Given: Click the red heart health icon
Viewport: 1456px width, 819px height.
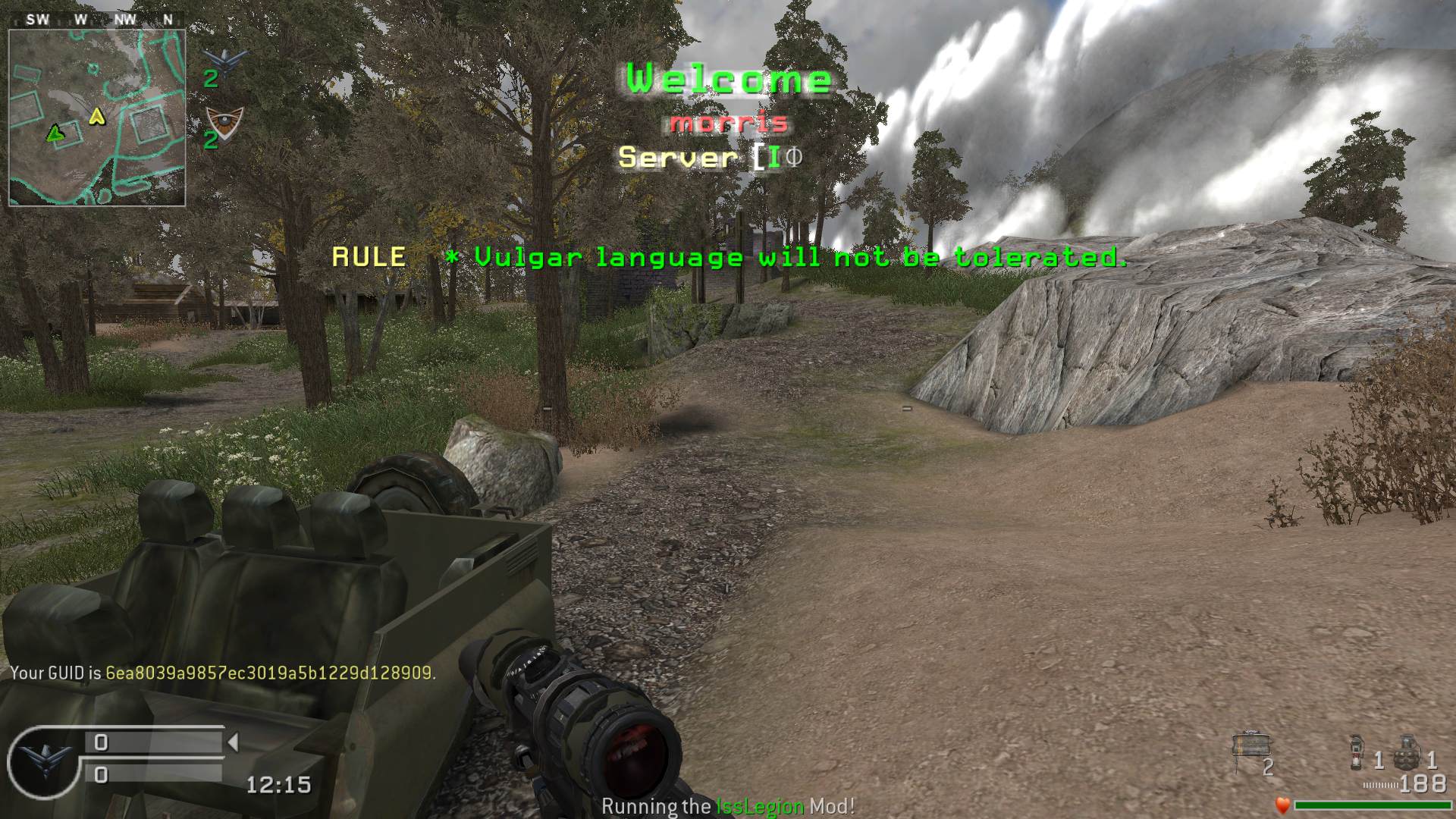Looking at the screenshot, I should pyautogui.click(x=1282, y=805).
